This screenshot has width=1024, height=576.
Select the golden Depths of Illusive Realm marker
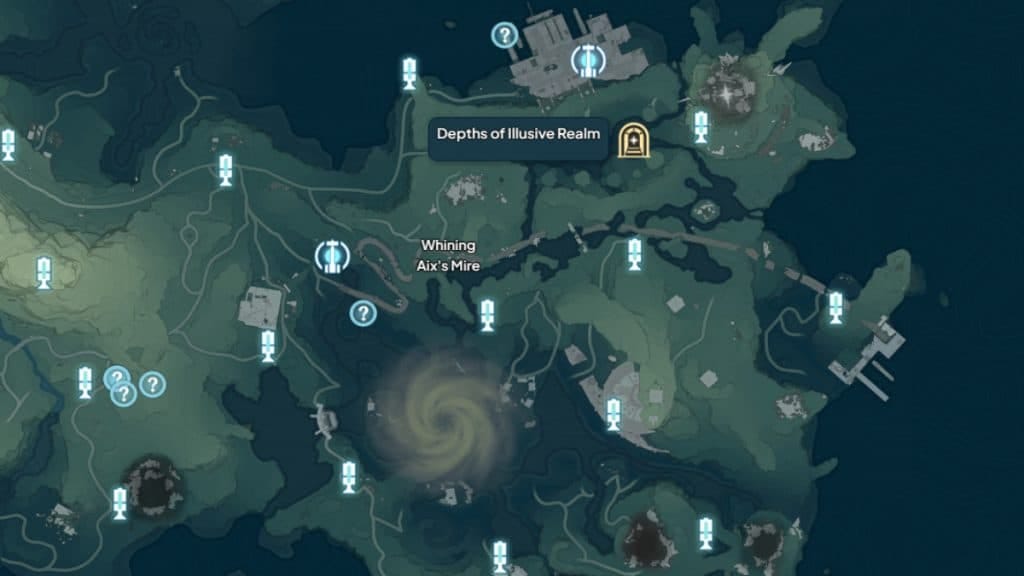tap(631, 141)
